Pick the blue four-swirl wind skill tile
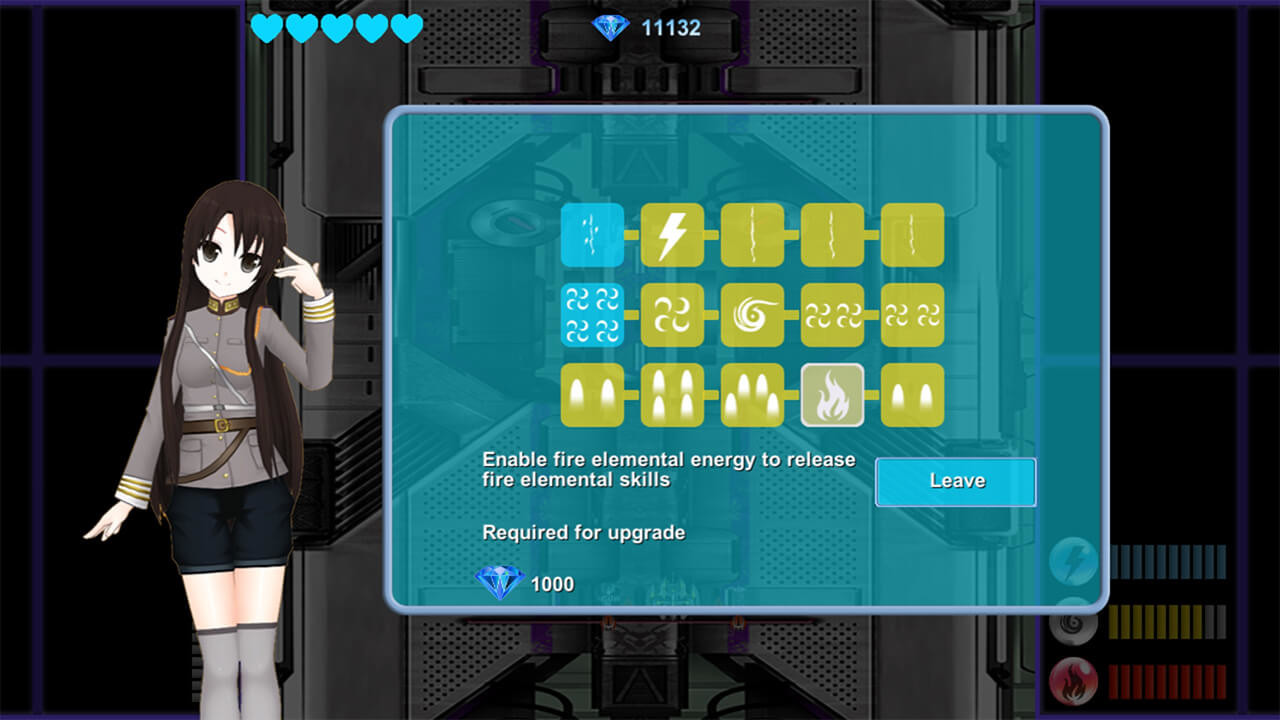 [592, 315]
